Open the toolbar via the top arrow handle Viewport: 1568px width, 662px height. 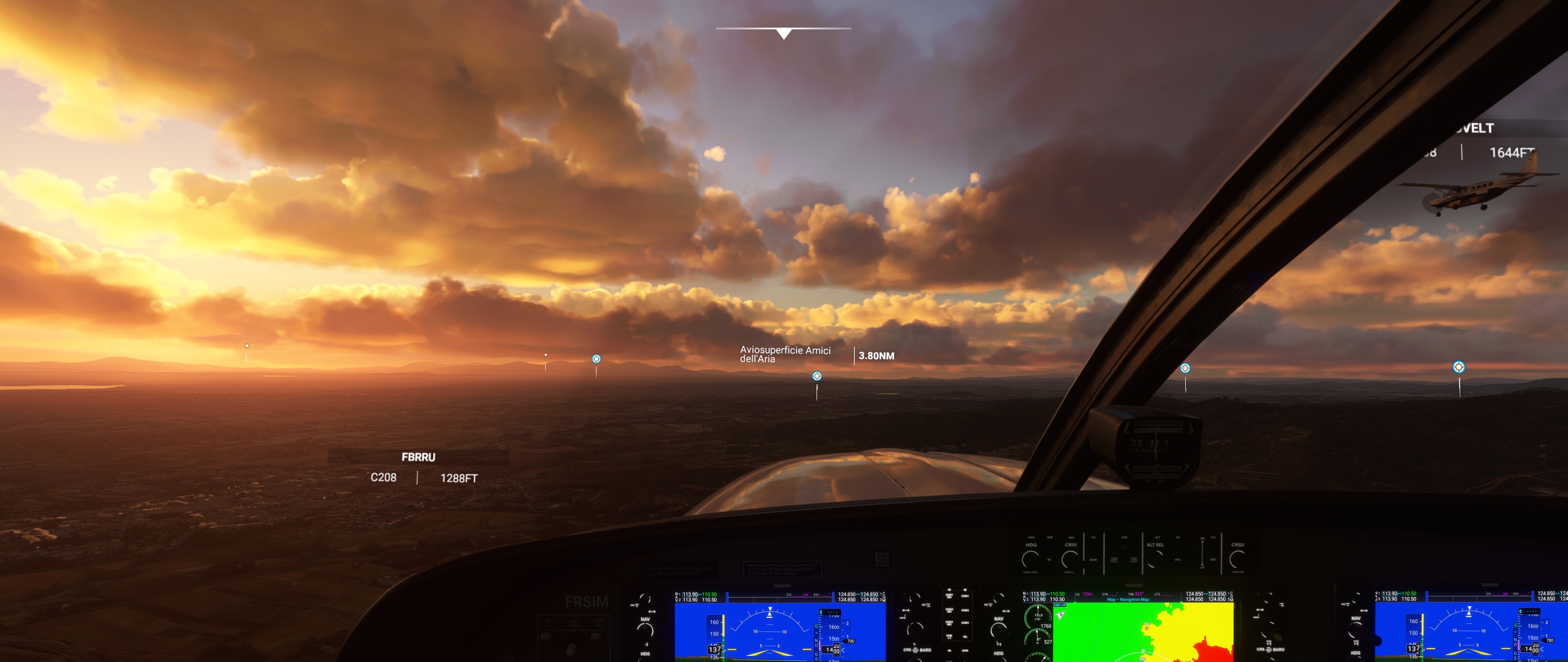(x=783, y=33)
